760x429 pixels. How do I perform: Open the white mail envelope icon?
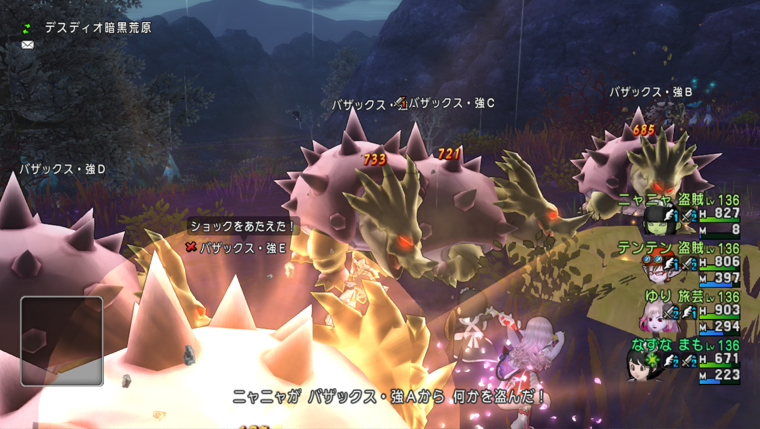(x=27, y=45)
